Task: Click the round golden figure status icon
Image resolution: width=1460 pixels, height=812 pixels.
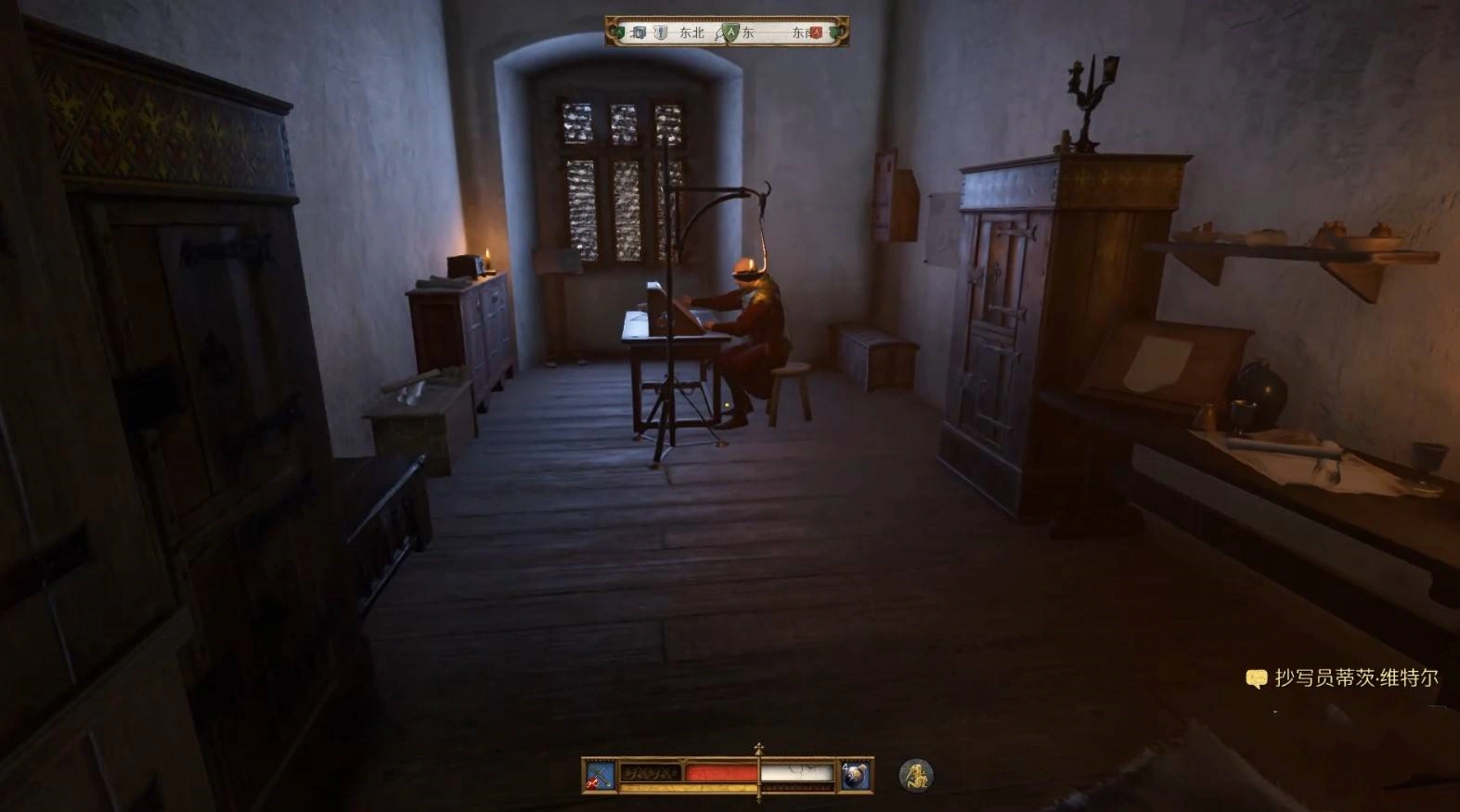Action: point(916,775)
